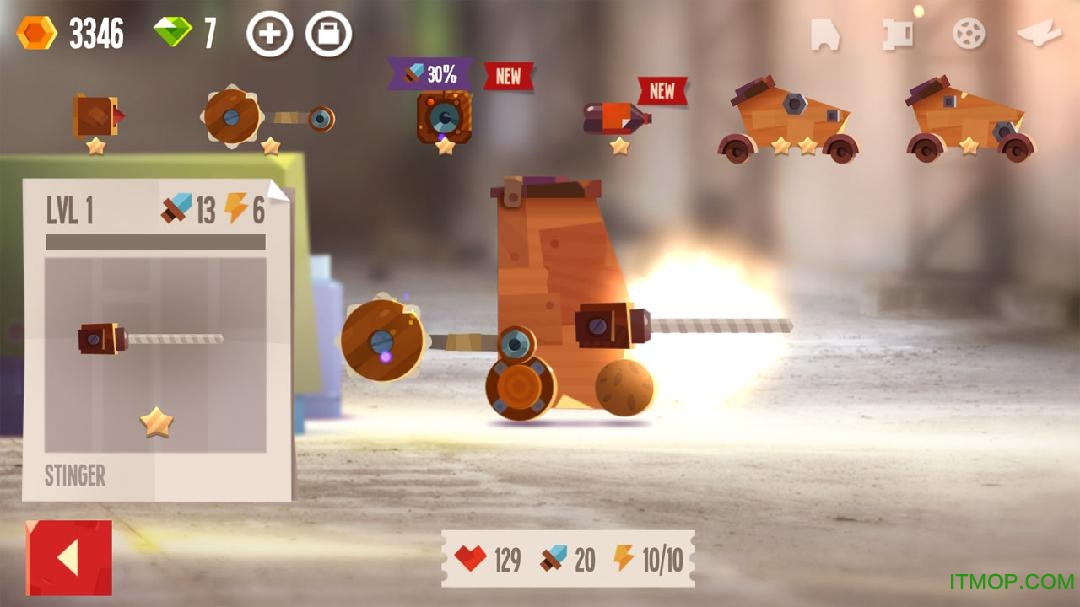The image size is (1080, 607).
Task: Show car body parts filter
Action: click(826, 34)
